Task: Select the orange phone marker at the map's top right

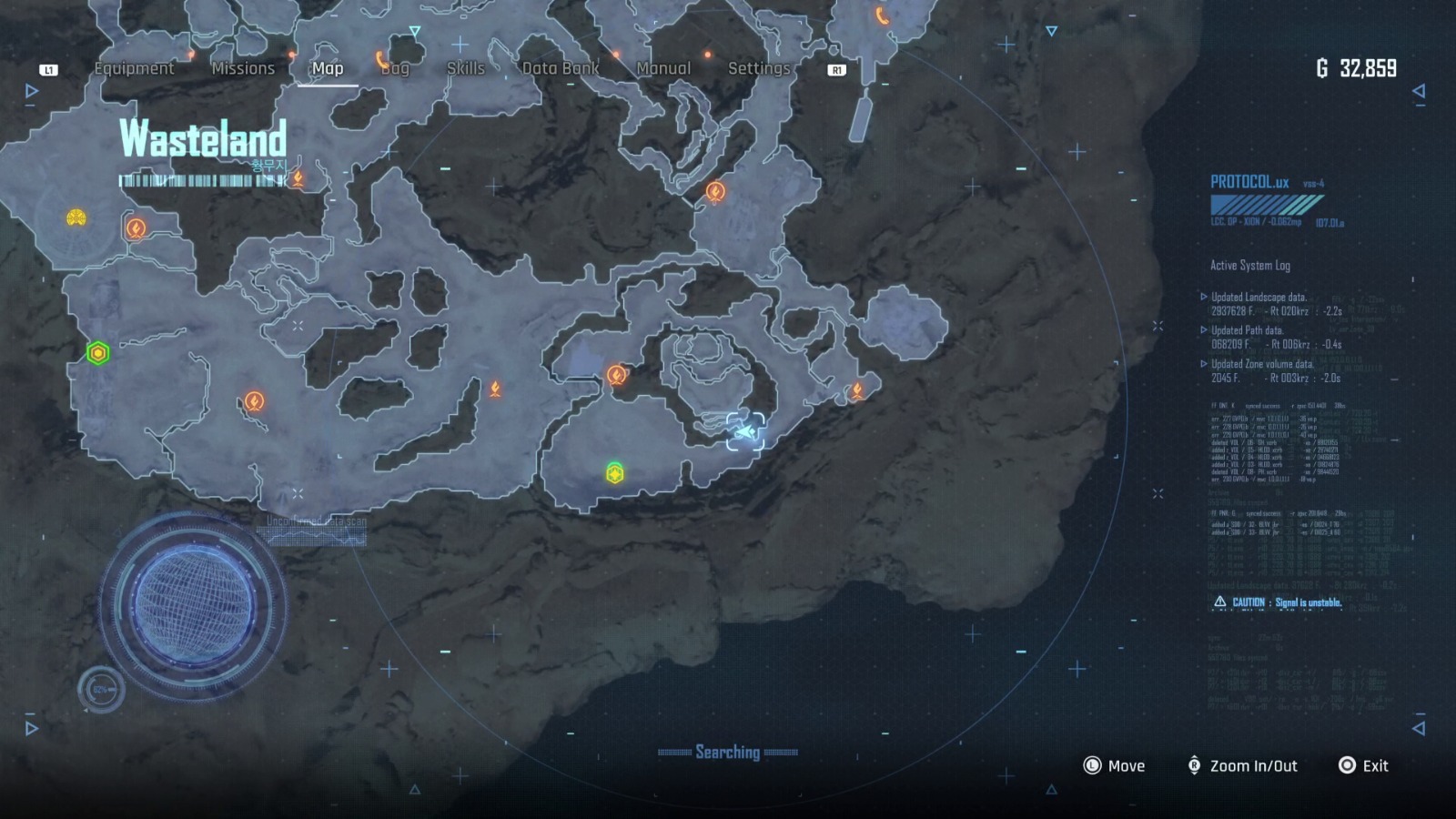Action: tap(882, 15)
